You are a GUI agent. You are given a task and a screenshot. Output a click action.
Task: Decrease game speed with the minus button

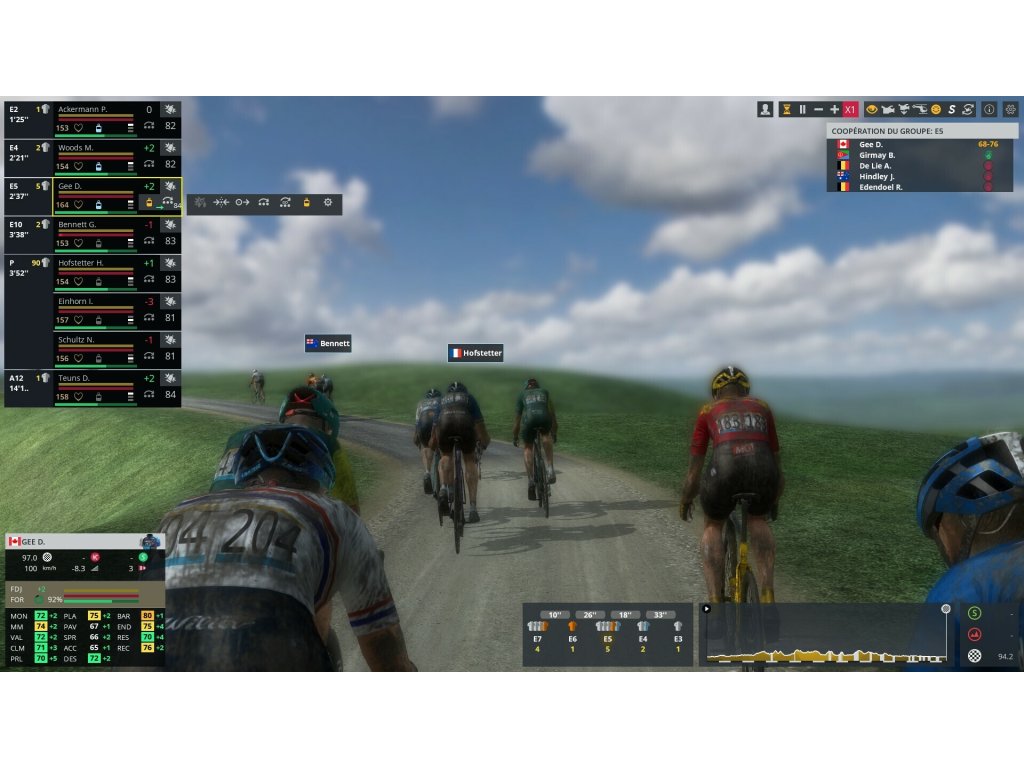click(x=818, y=109)
